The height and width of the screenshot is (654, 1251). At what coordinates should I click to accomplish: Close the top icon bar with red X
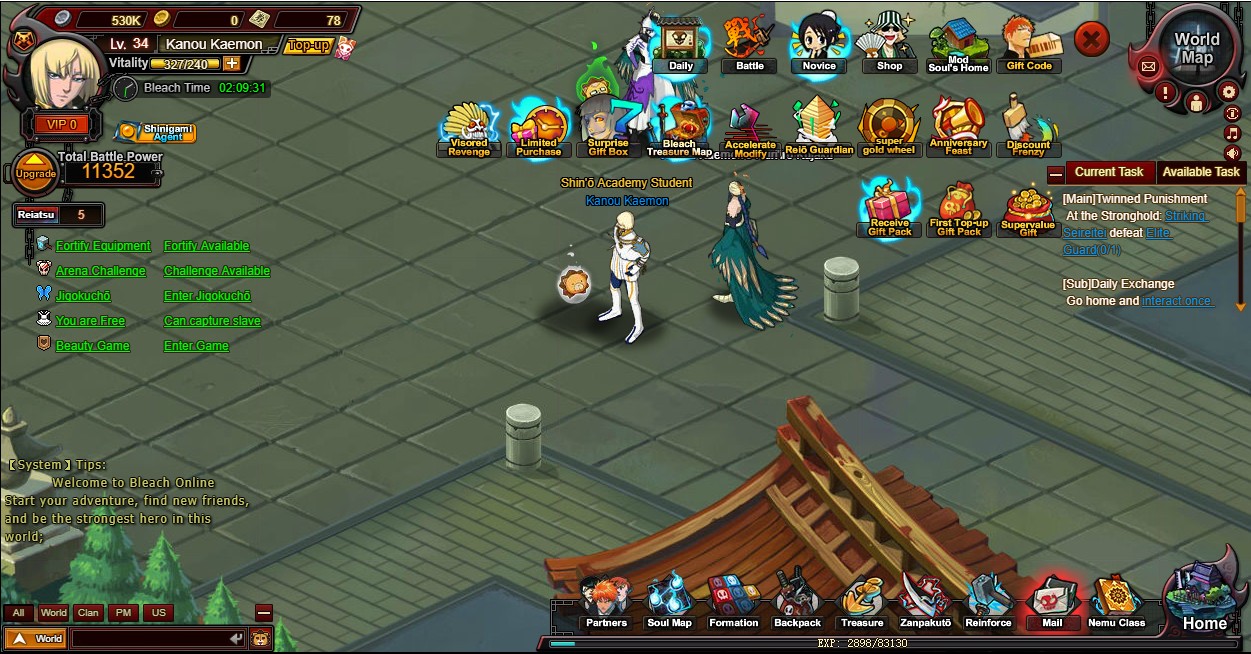tap(1092, 40)
